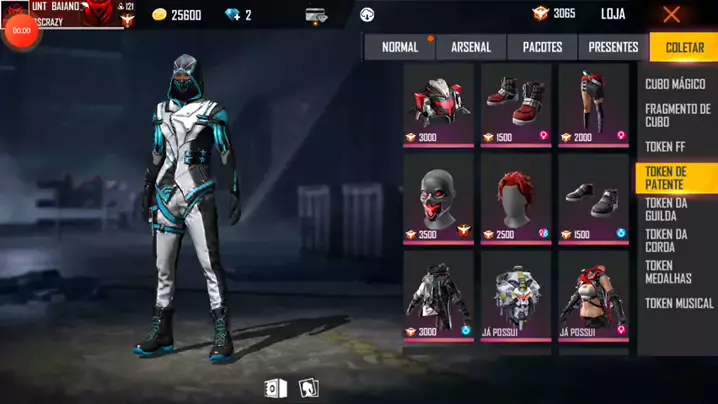Open the Token da Guilda category

coord(666,209)
